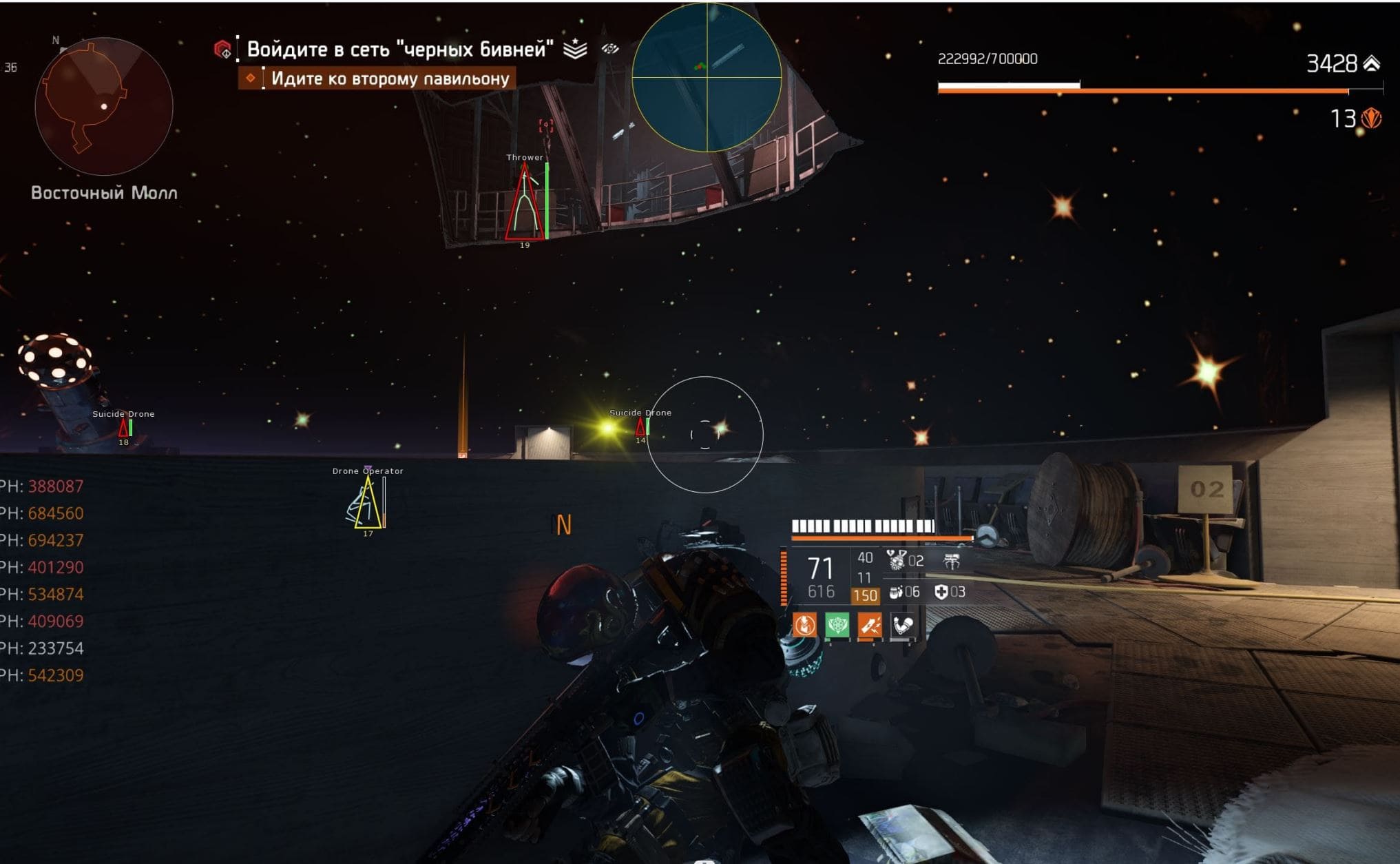Select the Thrower enemy marker
The image size is (1400, 864).
tap(525, 201)
